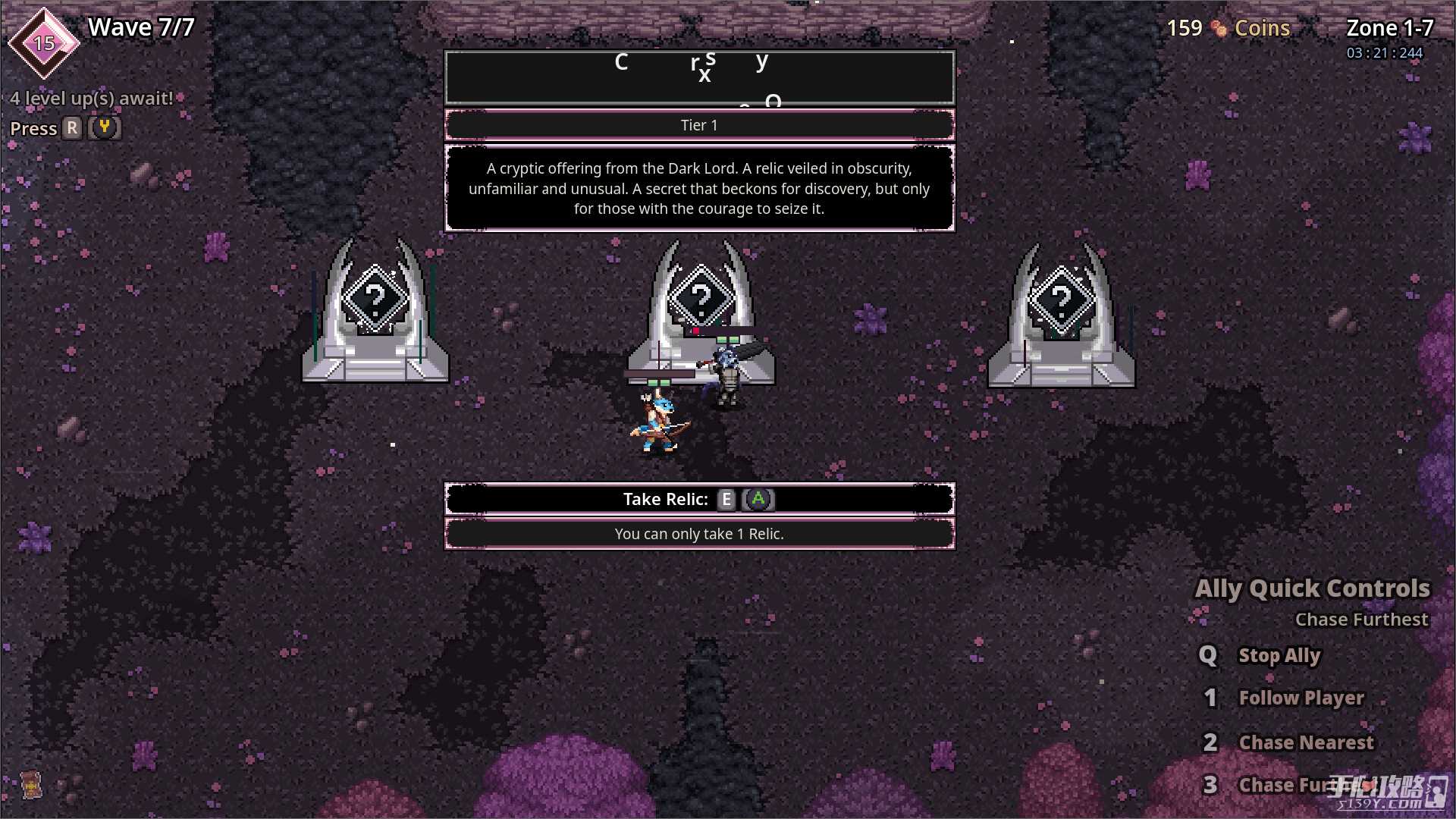Click the small character icon in the bottom-left corner
Image resolution: width=1456 pixels, height=819 pixels.
(30, 785)
